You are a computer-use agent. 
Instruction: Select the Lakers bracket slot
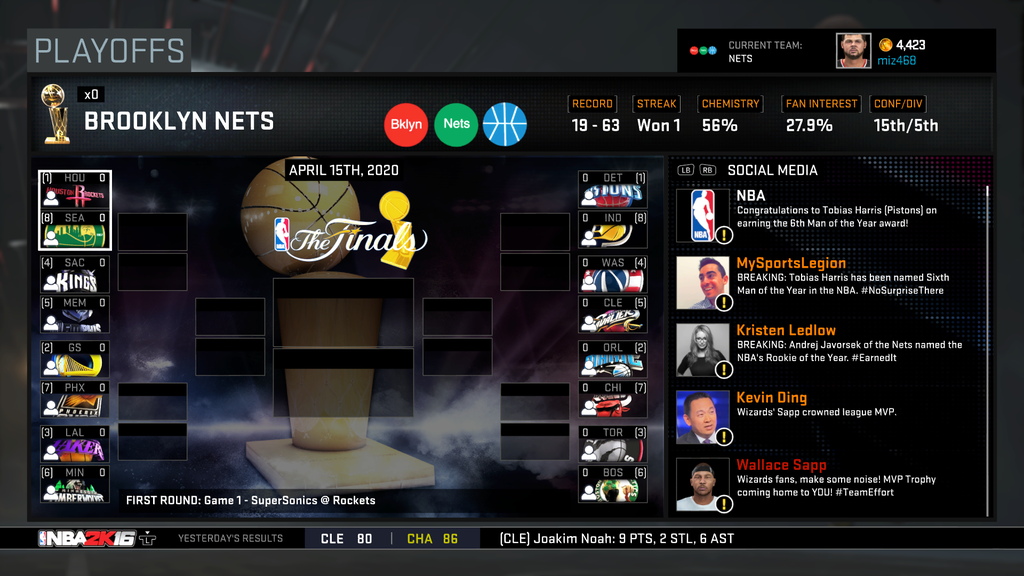(75, 445)
